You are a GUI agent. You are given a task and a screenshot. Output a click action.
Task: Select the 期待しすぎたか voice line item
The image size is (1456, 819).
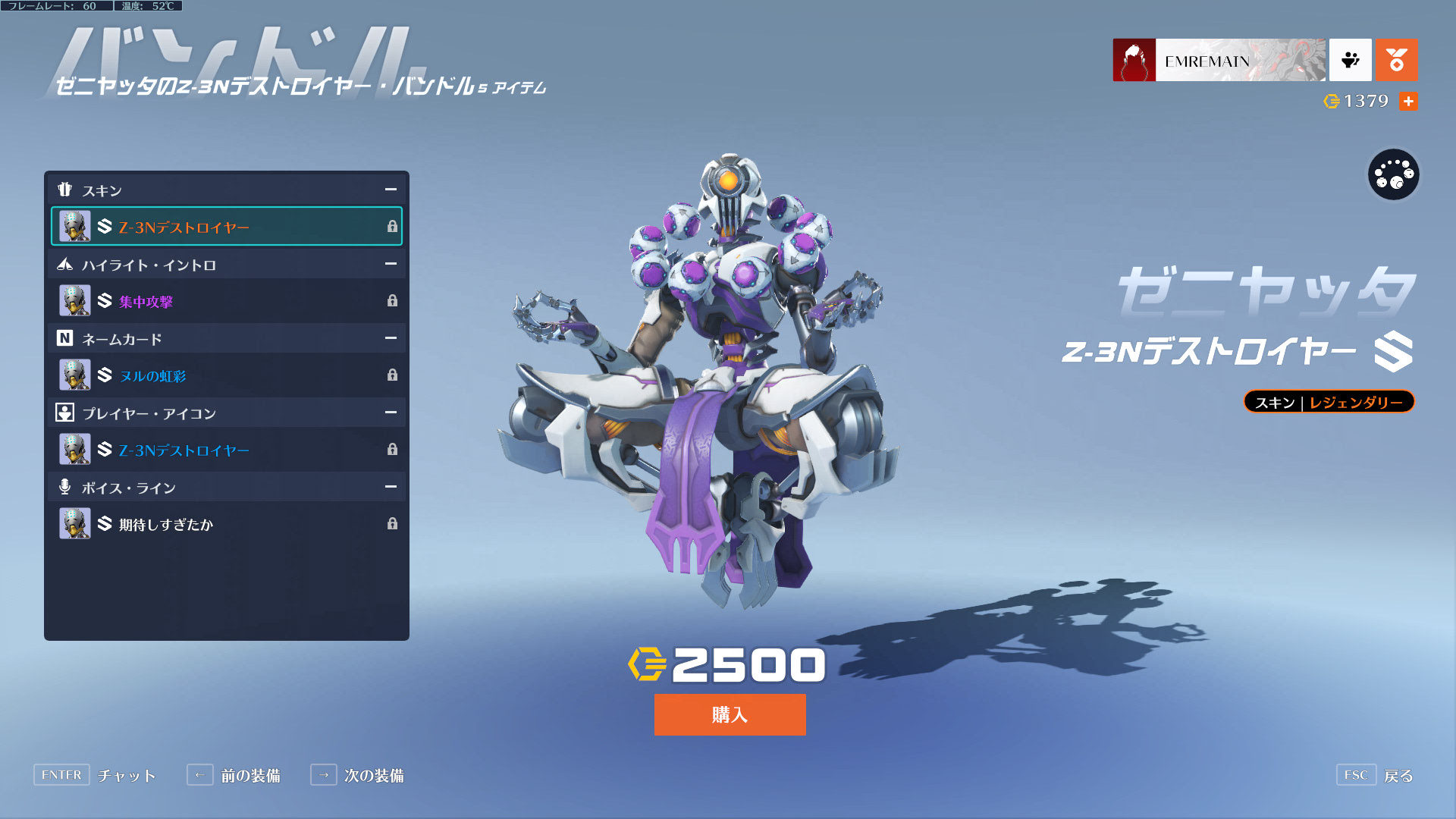226,524
